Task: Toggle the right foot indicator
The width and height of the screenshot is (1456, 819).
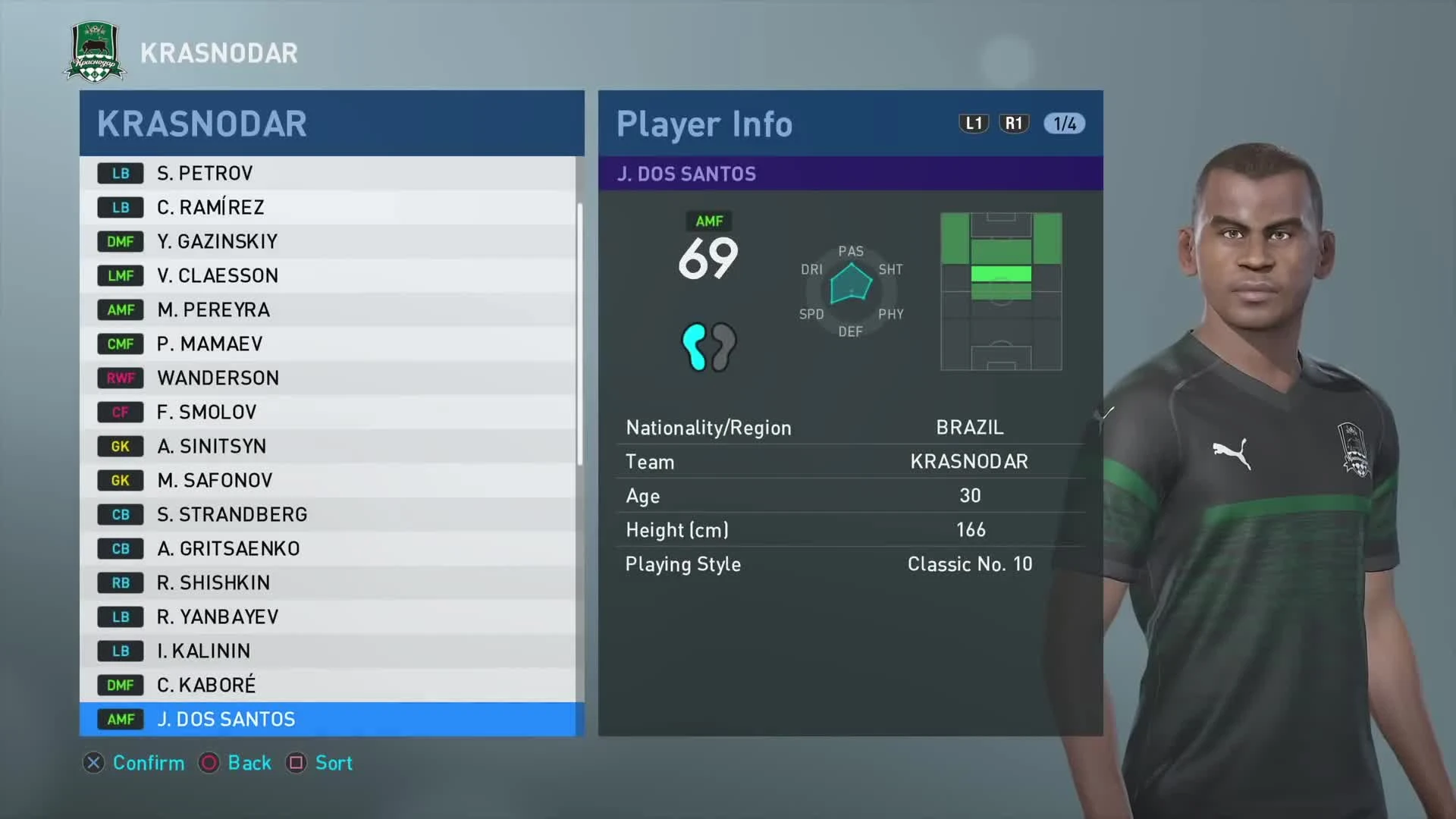Action: [x=723, y=347]
